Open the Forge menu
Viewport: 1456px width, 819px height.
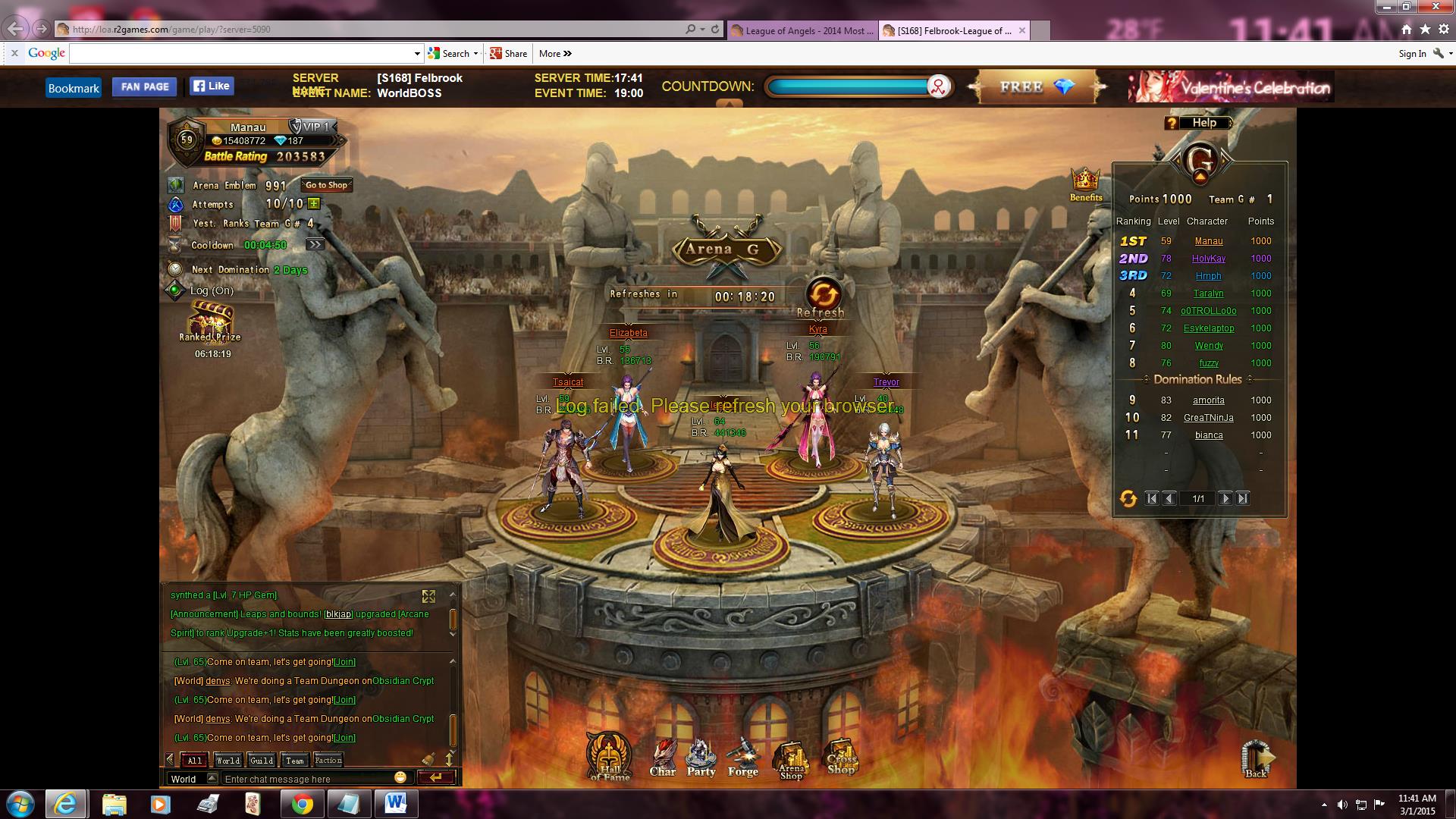(743, 758)
